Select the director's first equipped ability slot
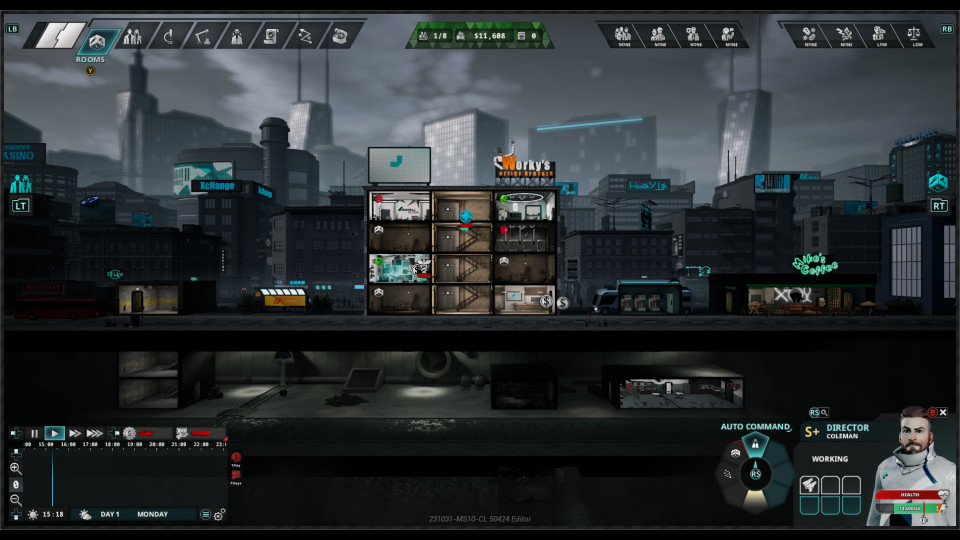Screen dimensions: 960x540 809,485
